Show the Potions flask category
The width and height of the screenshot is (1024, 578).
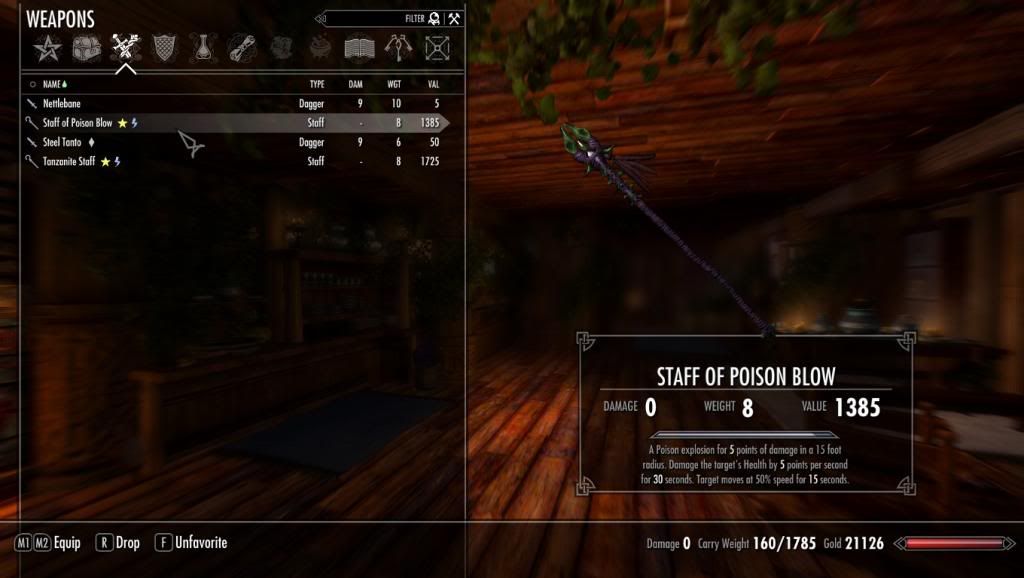click(x=202, y=46)
